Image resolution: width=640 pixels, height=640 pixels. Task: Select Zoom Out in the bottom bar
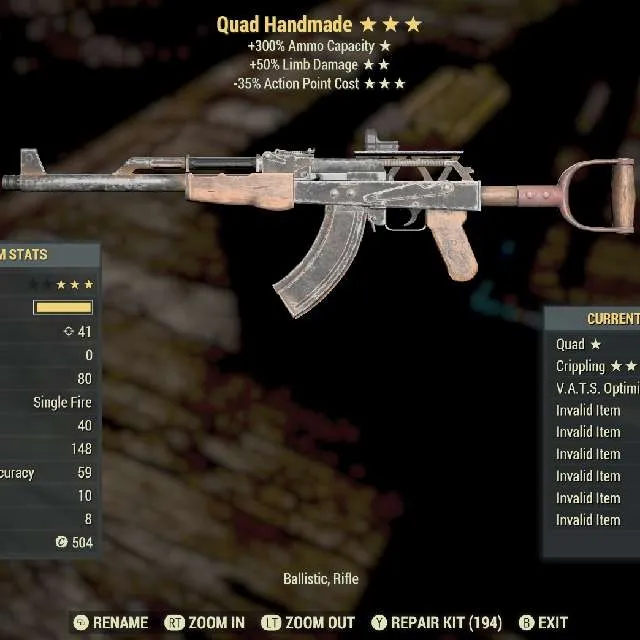(x=310, y=622)
